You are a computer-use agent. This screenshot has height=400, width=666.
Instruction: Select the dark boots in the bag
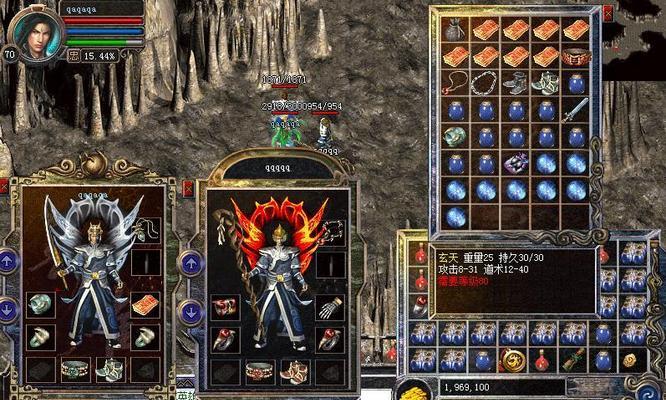516,84
